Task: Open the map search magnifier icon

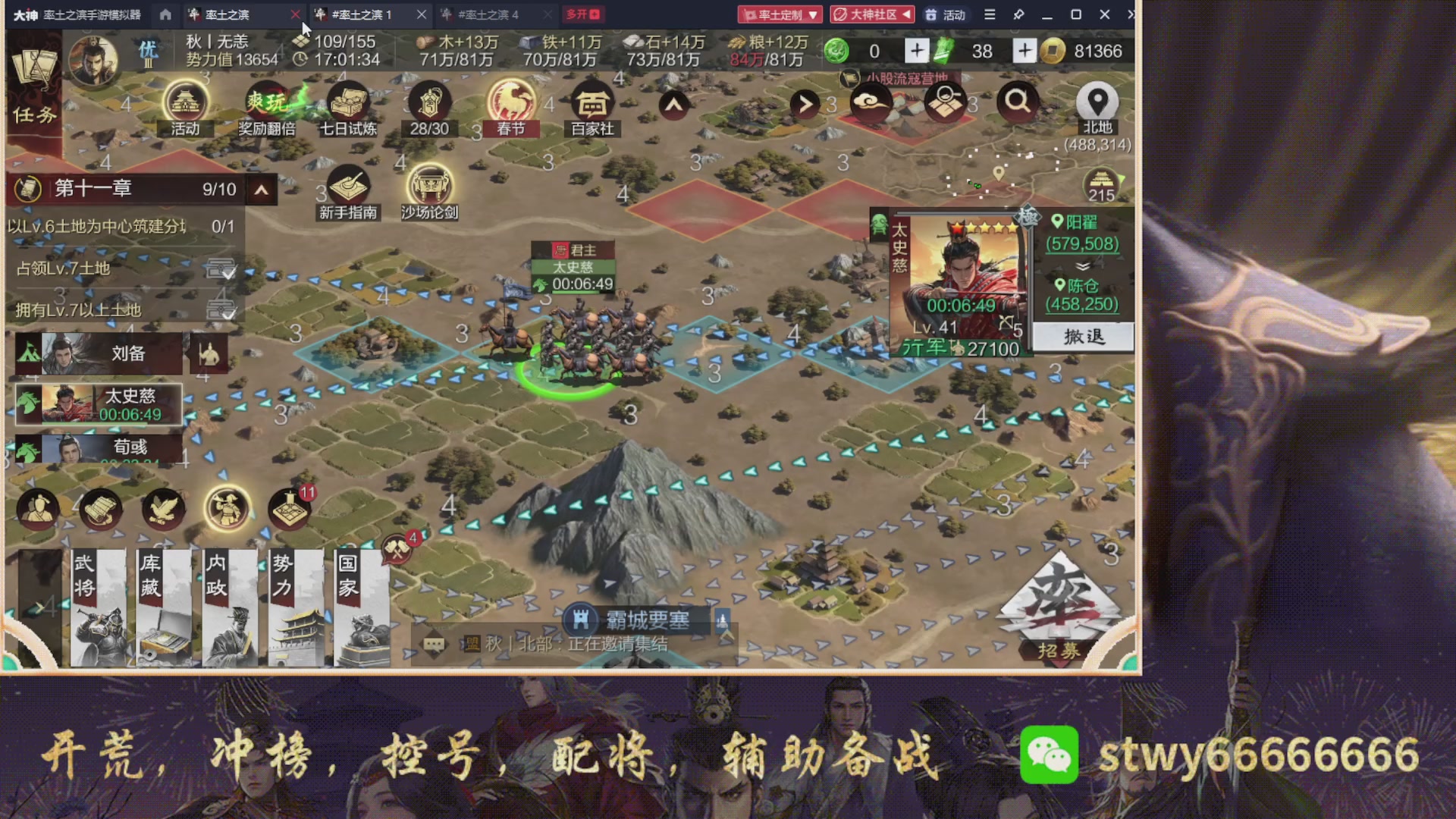Action: coord(1018,101)
